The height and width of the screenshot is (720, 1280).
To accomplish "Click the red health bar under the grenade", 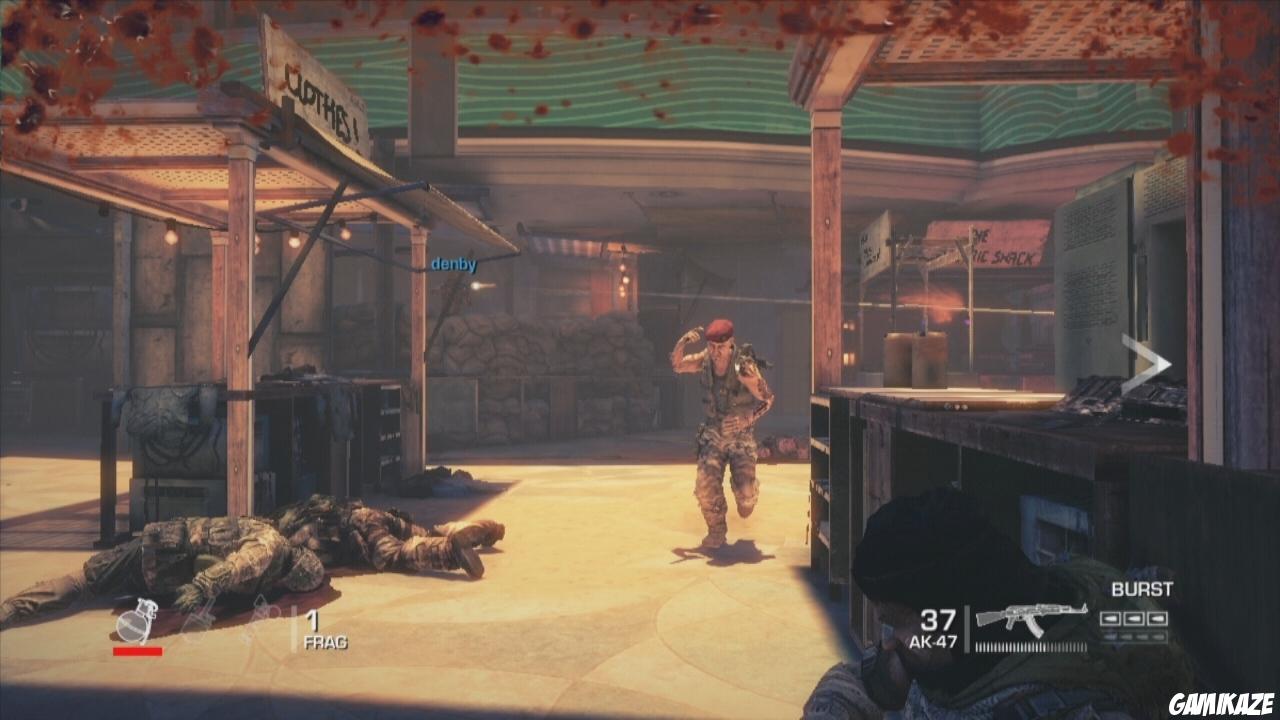I will [x=137, y=649].
